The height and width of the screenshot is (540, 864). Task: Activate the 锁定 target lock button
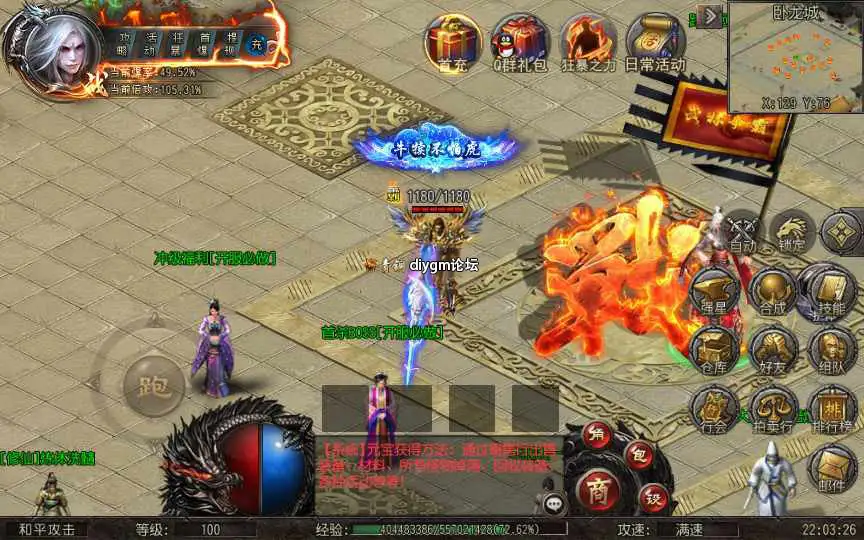coord(792,231)
